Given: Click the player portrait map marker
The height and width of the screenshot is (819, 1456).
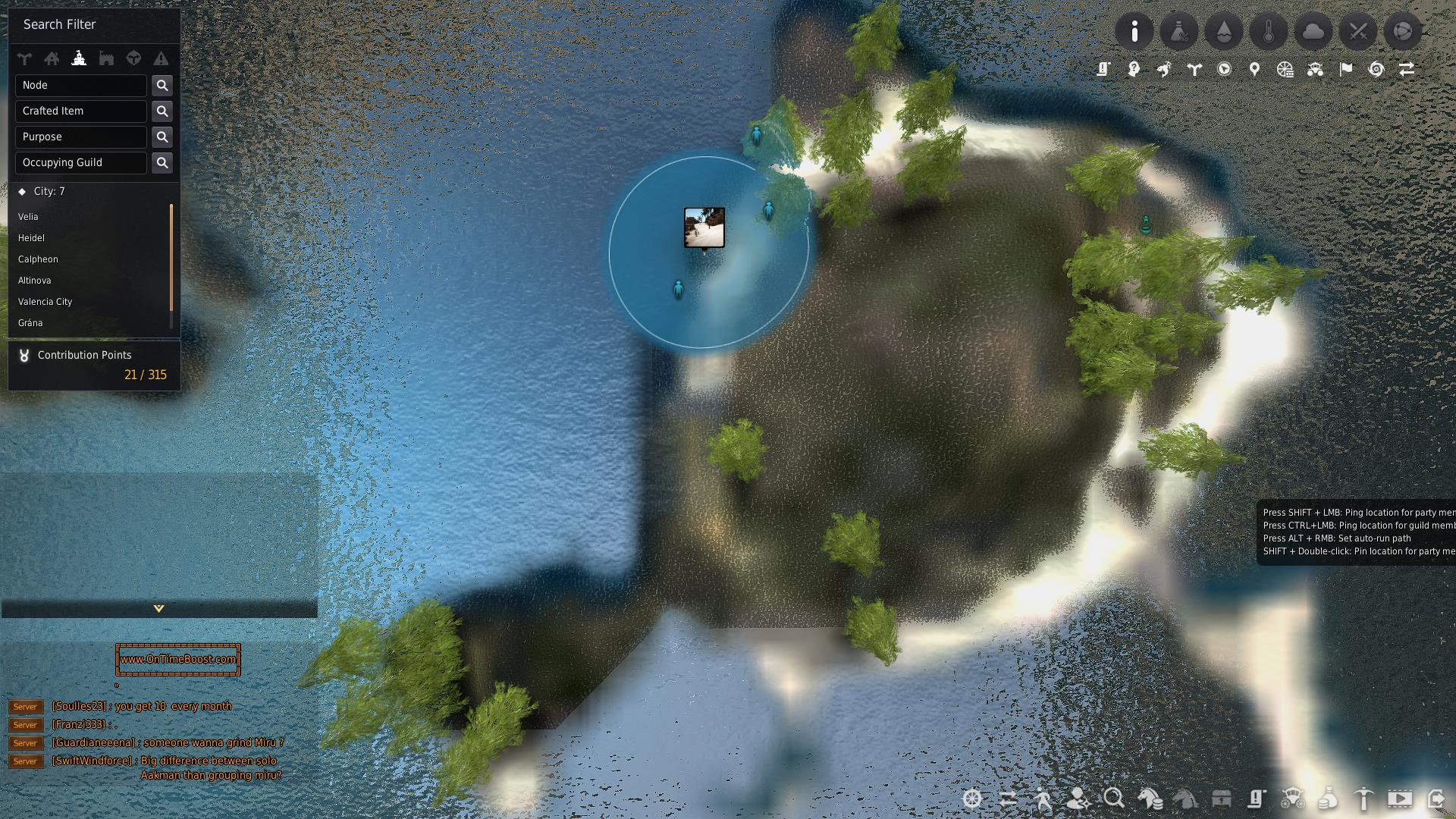Looking at the screenshot, I should tap(704, 227).
